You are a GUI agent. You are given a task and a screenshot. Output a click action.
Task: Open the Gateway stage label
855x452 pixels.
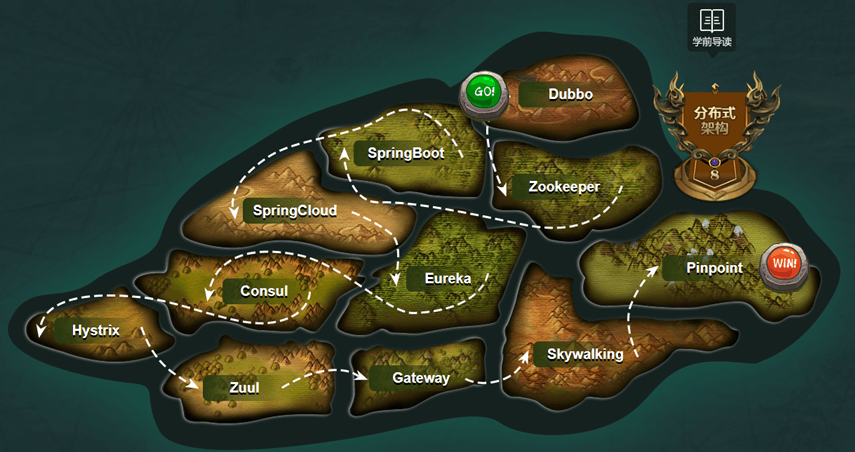pyautogui.click(x=419, y=378)
